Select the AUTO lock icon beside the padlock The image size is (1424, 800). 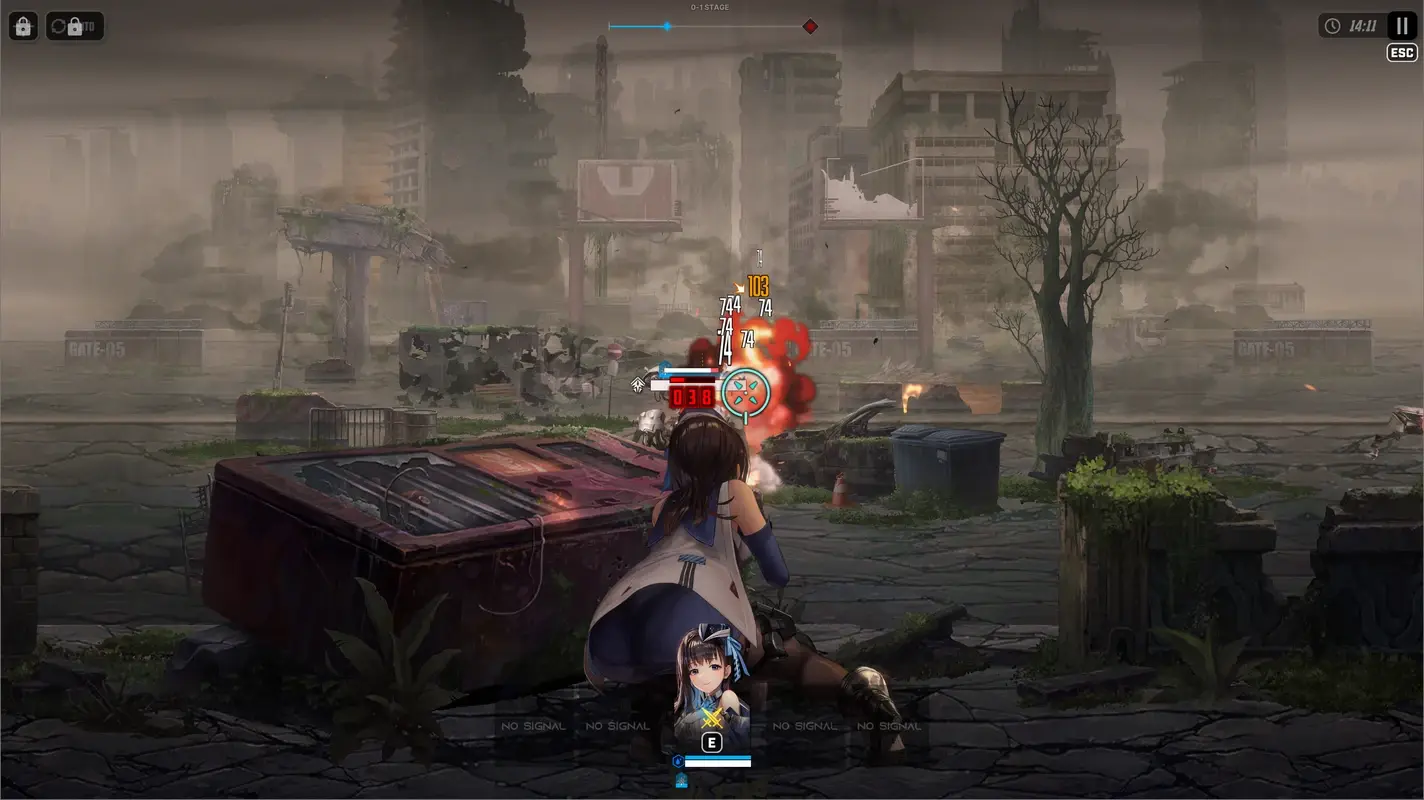[75, 25]
